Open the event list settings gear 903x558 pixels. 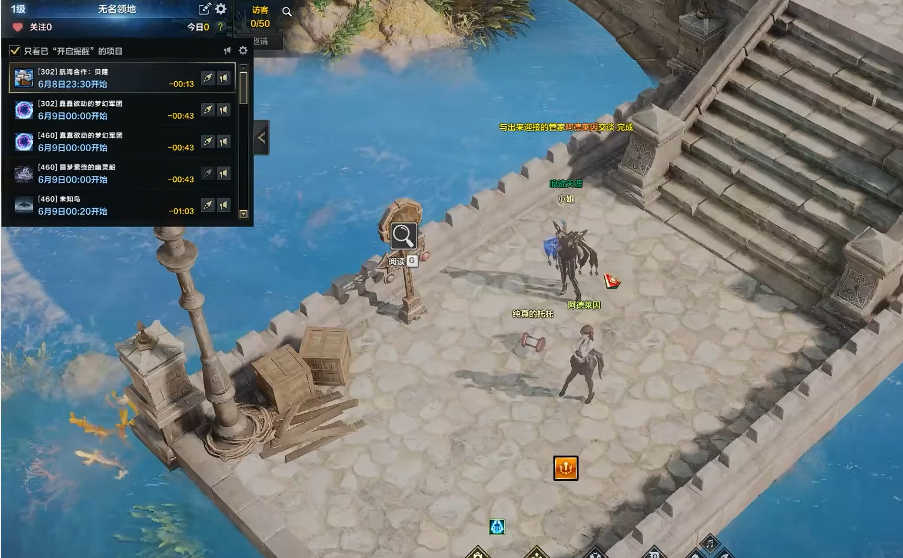(x=243, y=51)
